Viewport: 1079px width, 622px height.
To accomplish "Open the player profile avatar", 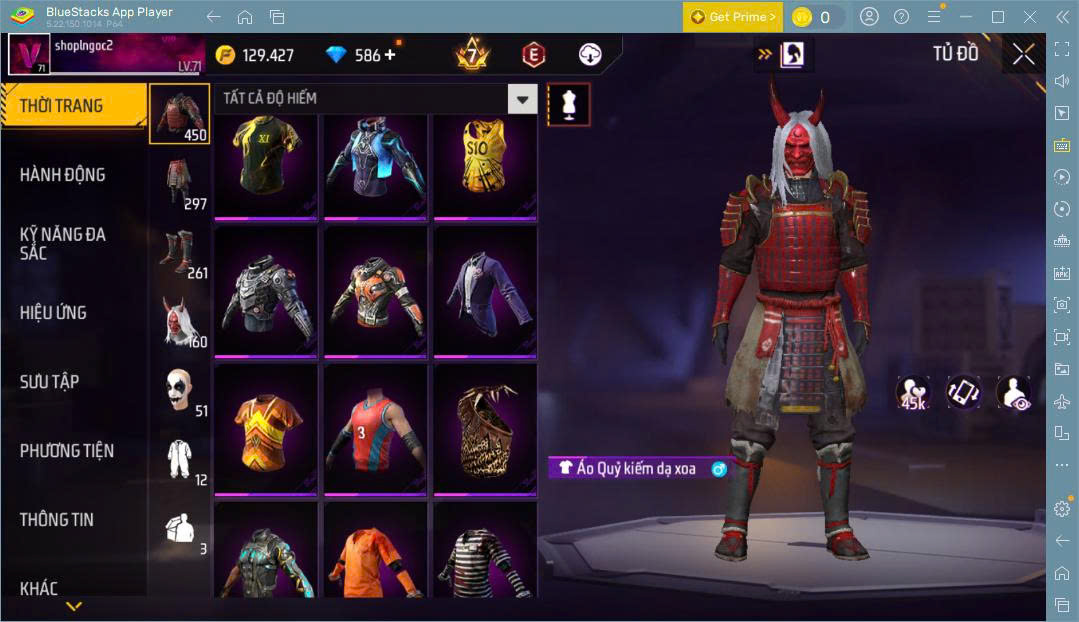I will point(29,54).
